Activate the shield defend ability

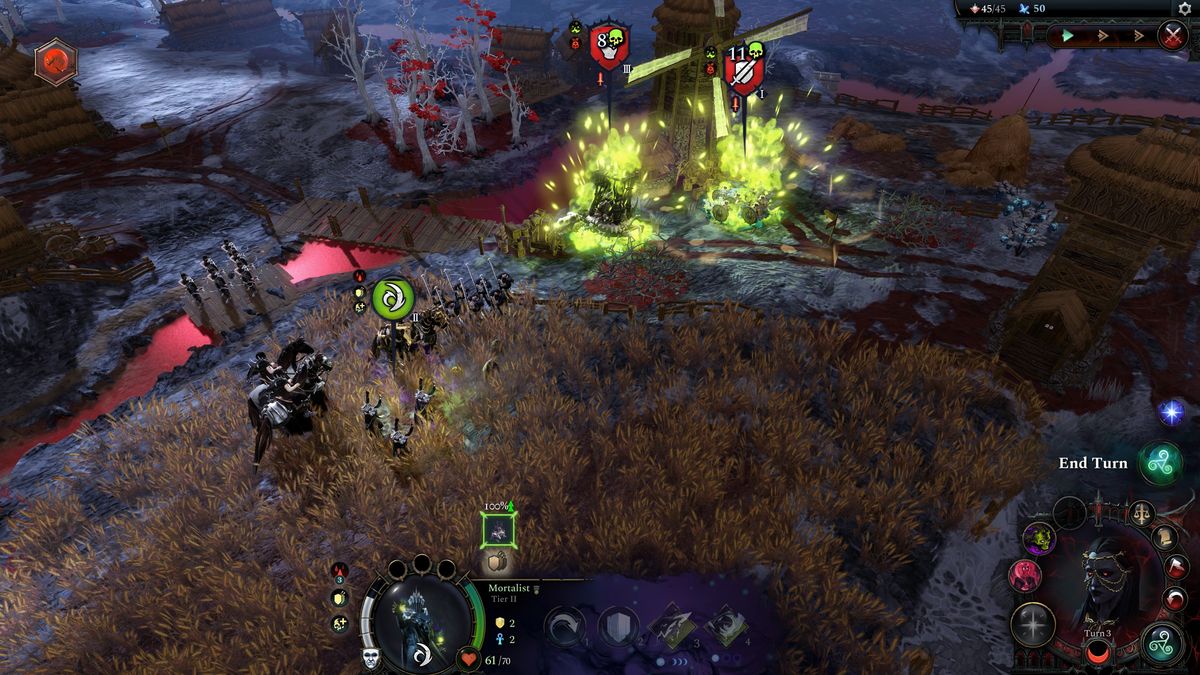click(618, 627)
